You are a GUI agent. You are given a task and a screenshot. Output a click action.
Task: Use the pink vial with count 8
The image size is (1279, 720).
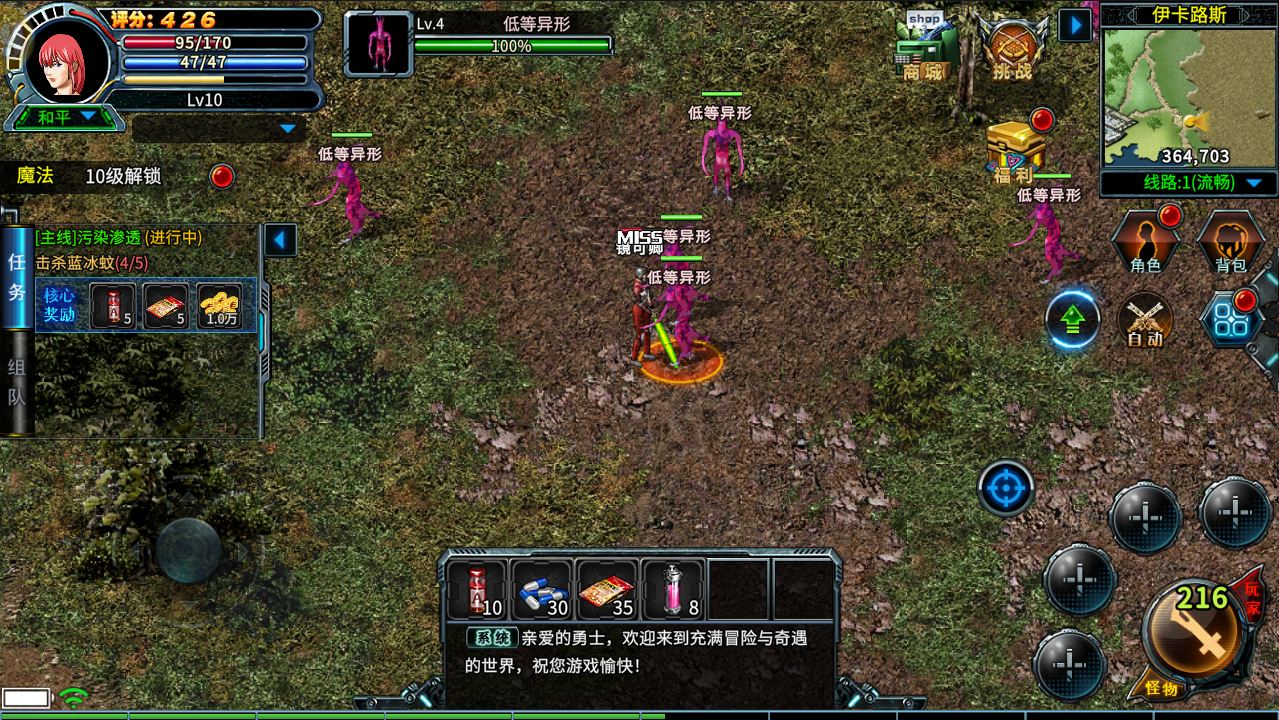coord(673,589)
